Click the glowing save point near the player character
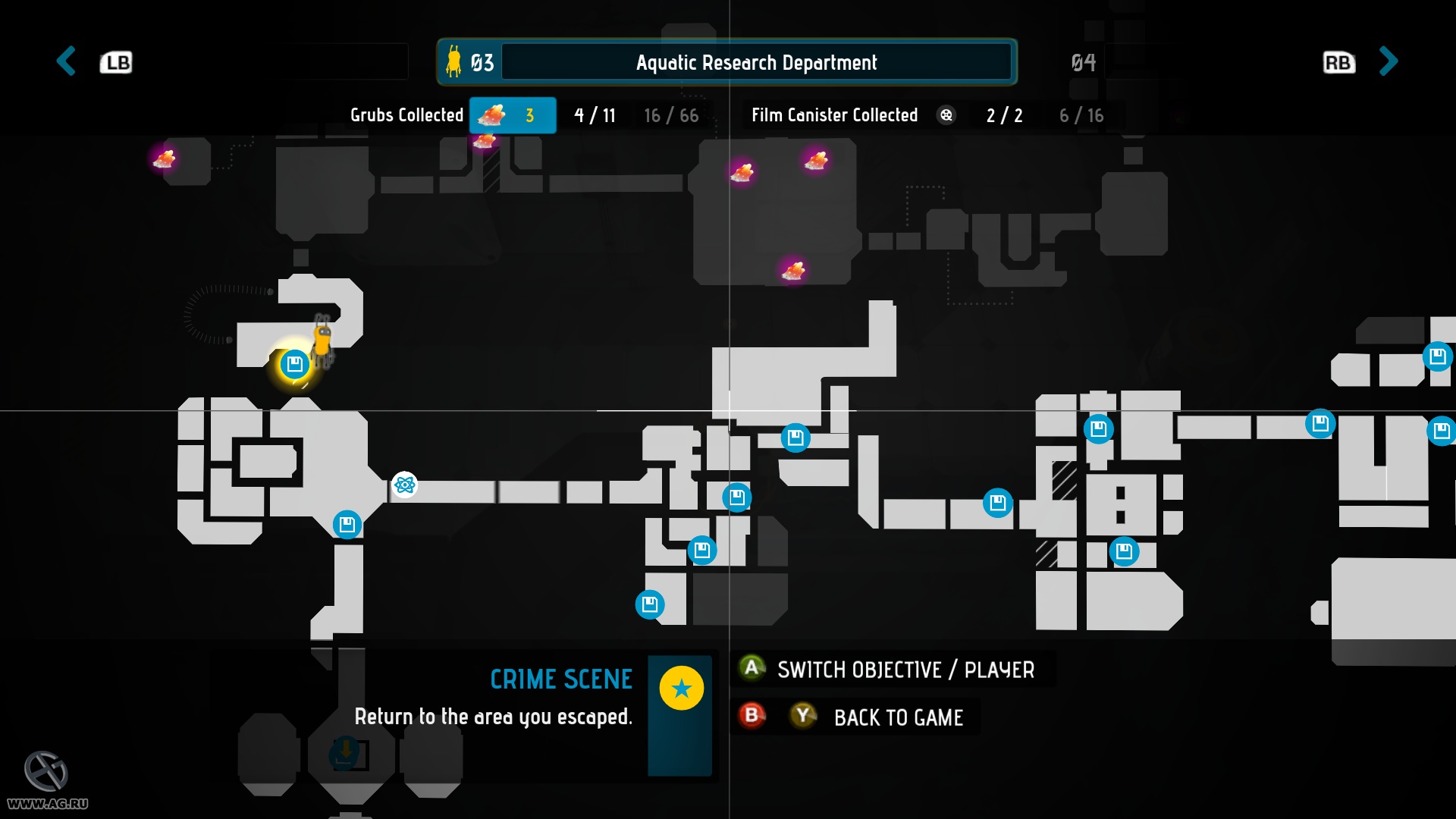The width and height of the screenshot is (1456, 819). (294, 366)
